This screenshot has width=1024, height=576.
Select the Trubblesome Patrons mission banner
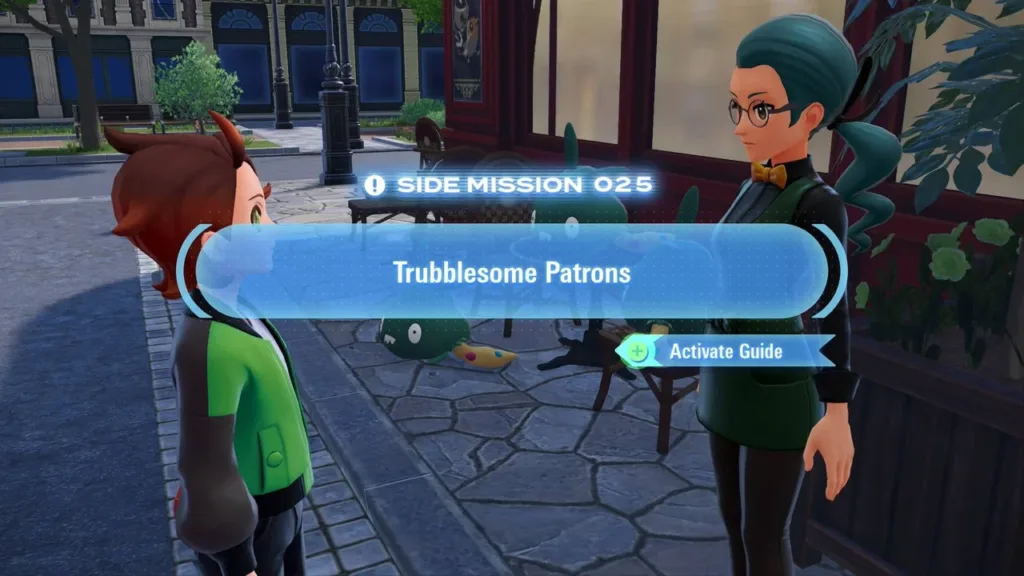pyautogui.click(x=511, y=271)
